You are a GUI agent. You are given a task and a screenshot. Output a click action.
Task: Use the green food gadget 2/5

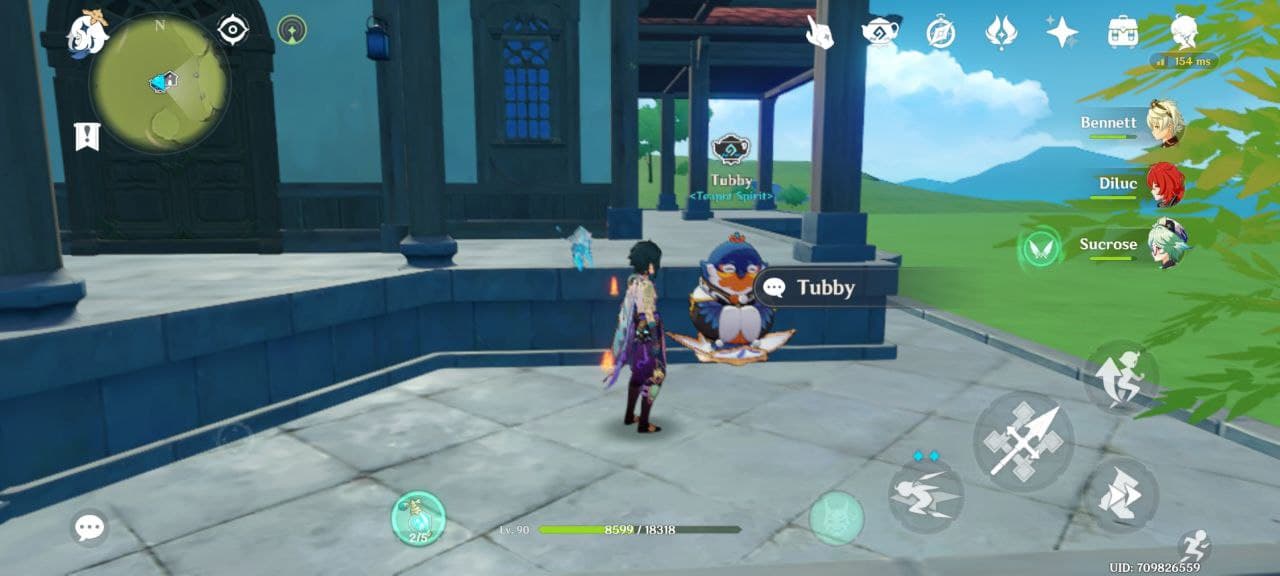tap(418, 518)
